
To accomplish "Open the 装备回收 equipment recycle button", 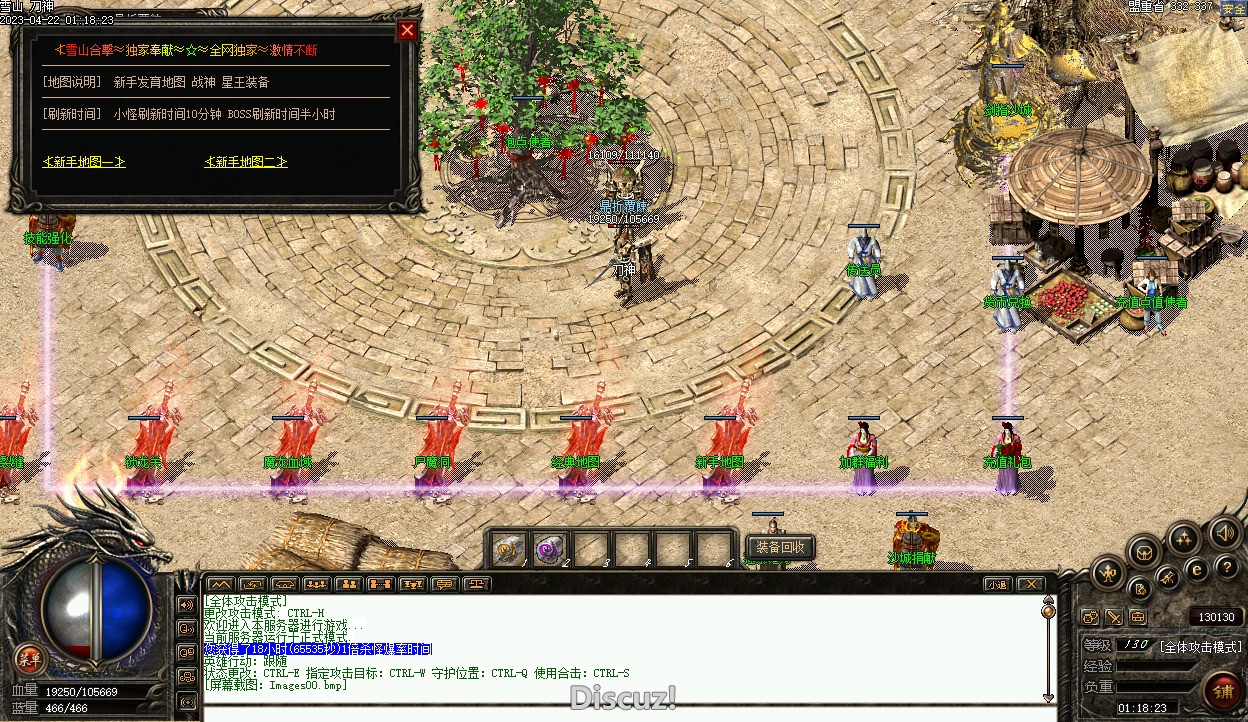I will [x=781, y=547].
